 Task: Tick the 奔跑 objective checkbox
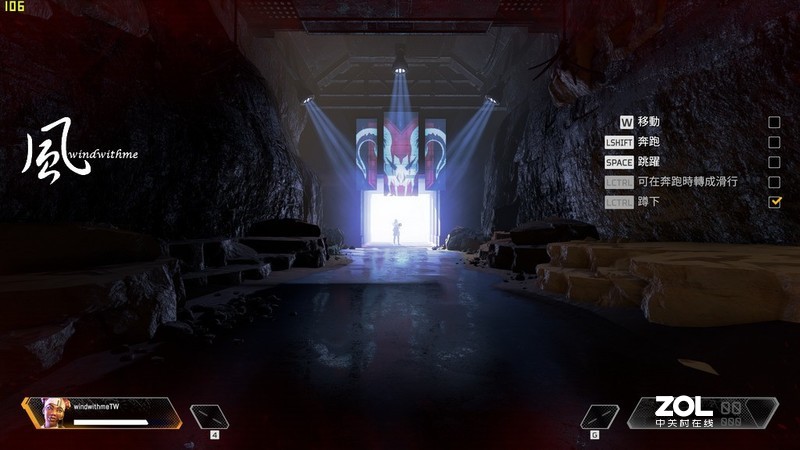[x=774, y=142]
